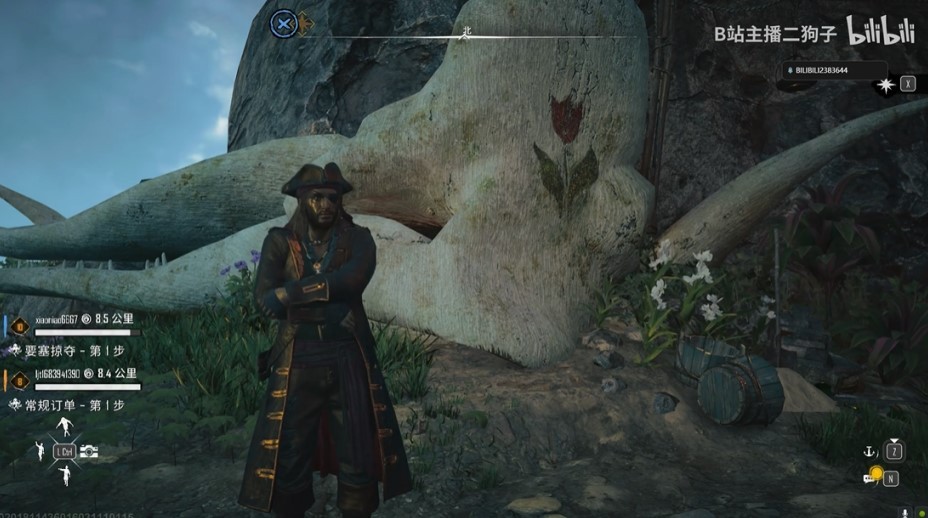Click the anchor icon
This screenshot has height=518, width=928.
pyautogui.click(x=870, y=452)
